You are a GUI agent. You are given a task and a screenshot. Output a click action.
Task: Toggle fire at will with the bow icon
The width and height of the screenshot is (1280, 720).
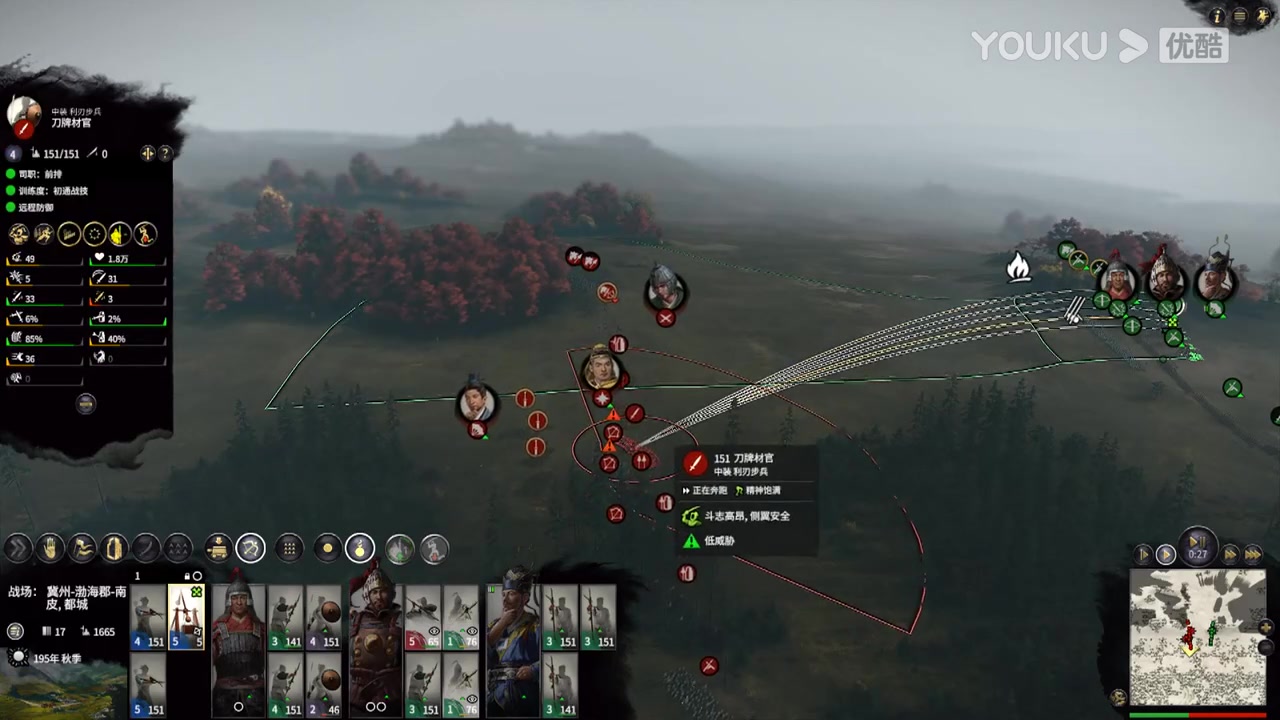(250, 547)
